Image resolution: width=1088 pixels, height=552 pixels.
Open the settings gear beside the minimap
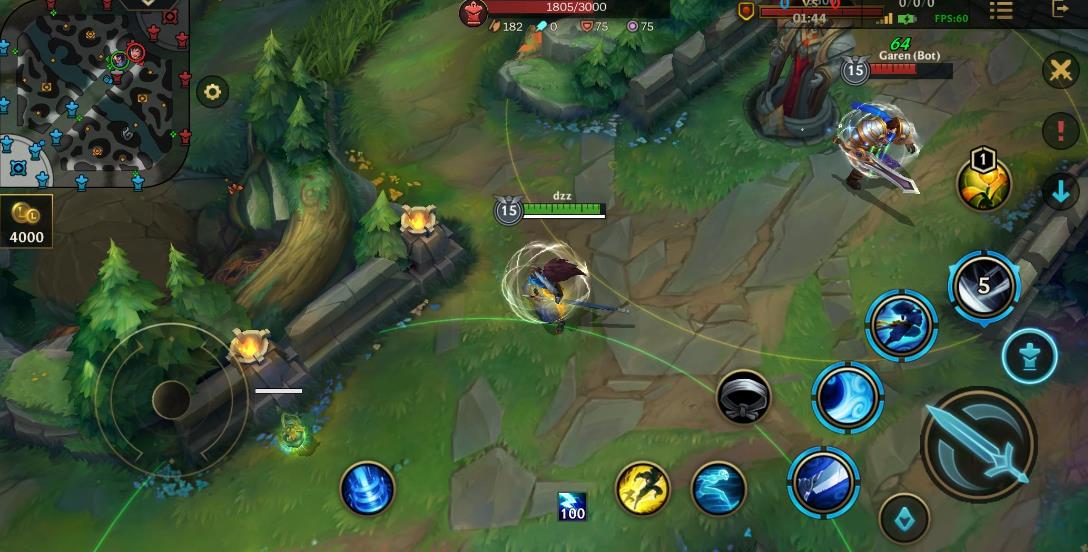coord(212,93)
